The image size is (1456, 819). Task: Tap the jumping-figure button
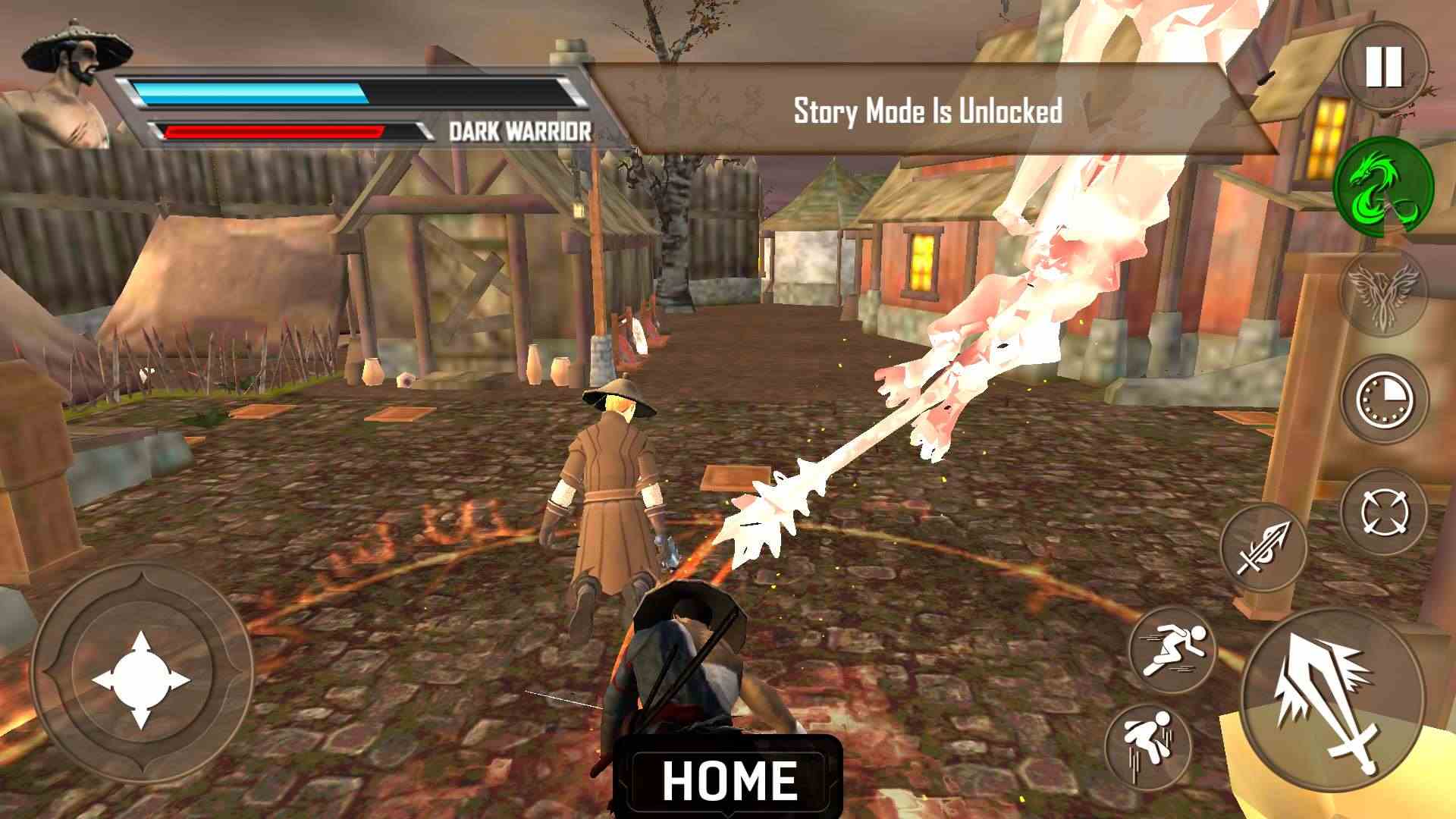tap(1148, 745)
